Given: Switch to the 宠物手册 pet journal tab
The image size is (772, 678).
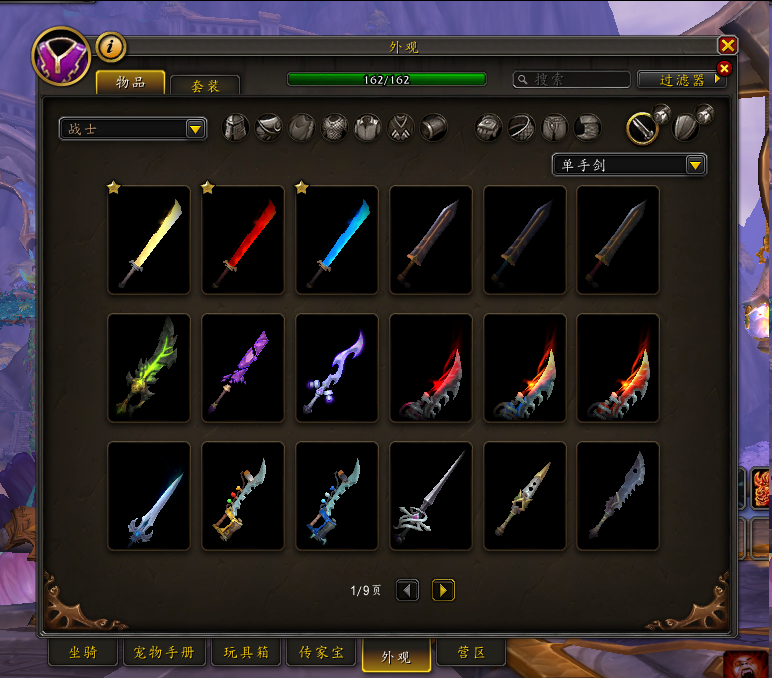Looking at the screenshot, I should pyautogui.click(x=165, y=653).
